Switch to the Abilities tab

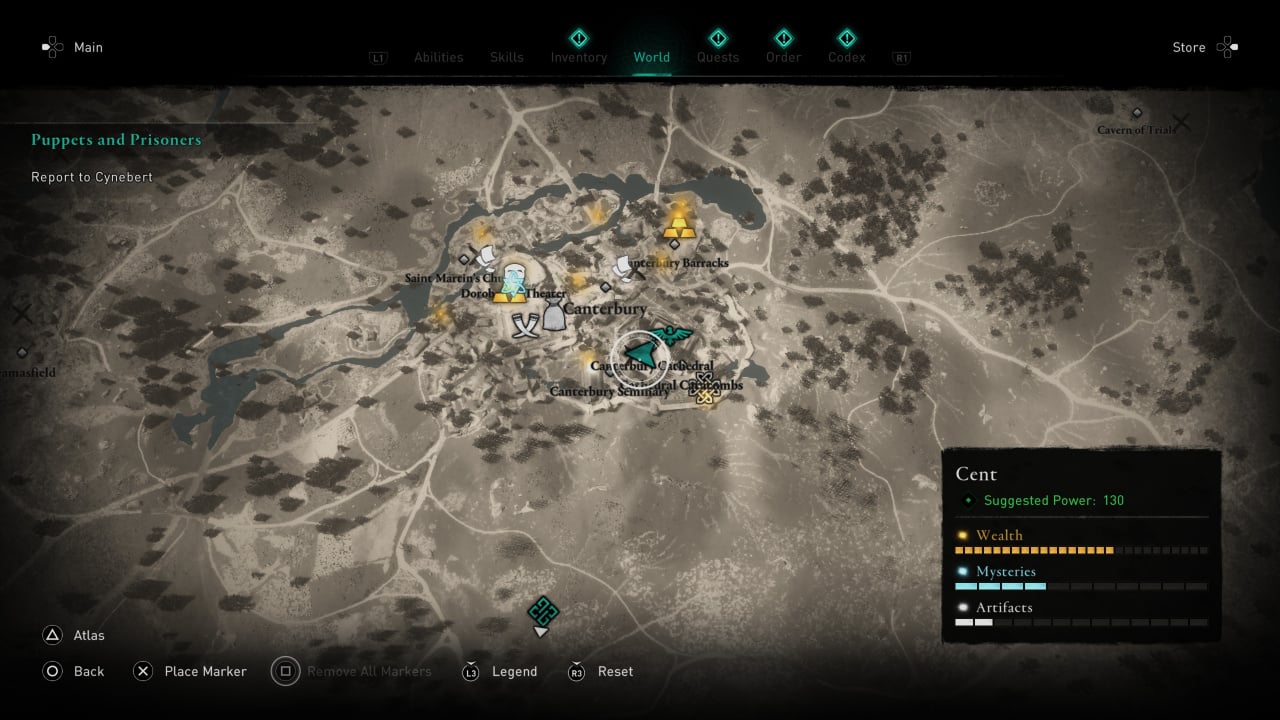[439, 57]
